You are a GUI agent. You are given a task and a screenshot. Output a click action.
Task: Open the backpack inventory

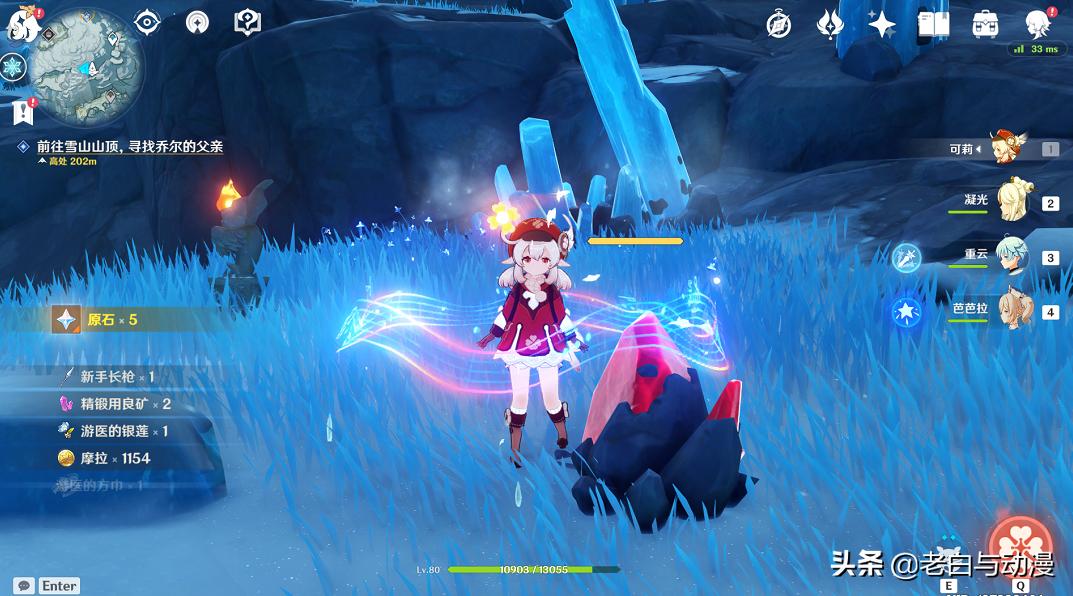985,24
